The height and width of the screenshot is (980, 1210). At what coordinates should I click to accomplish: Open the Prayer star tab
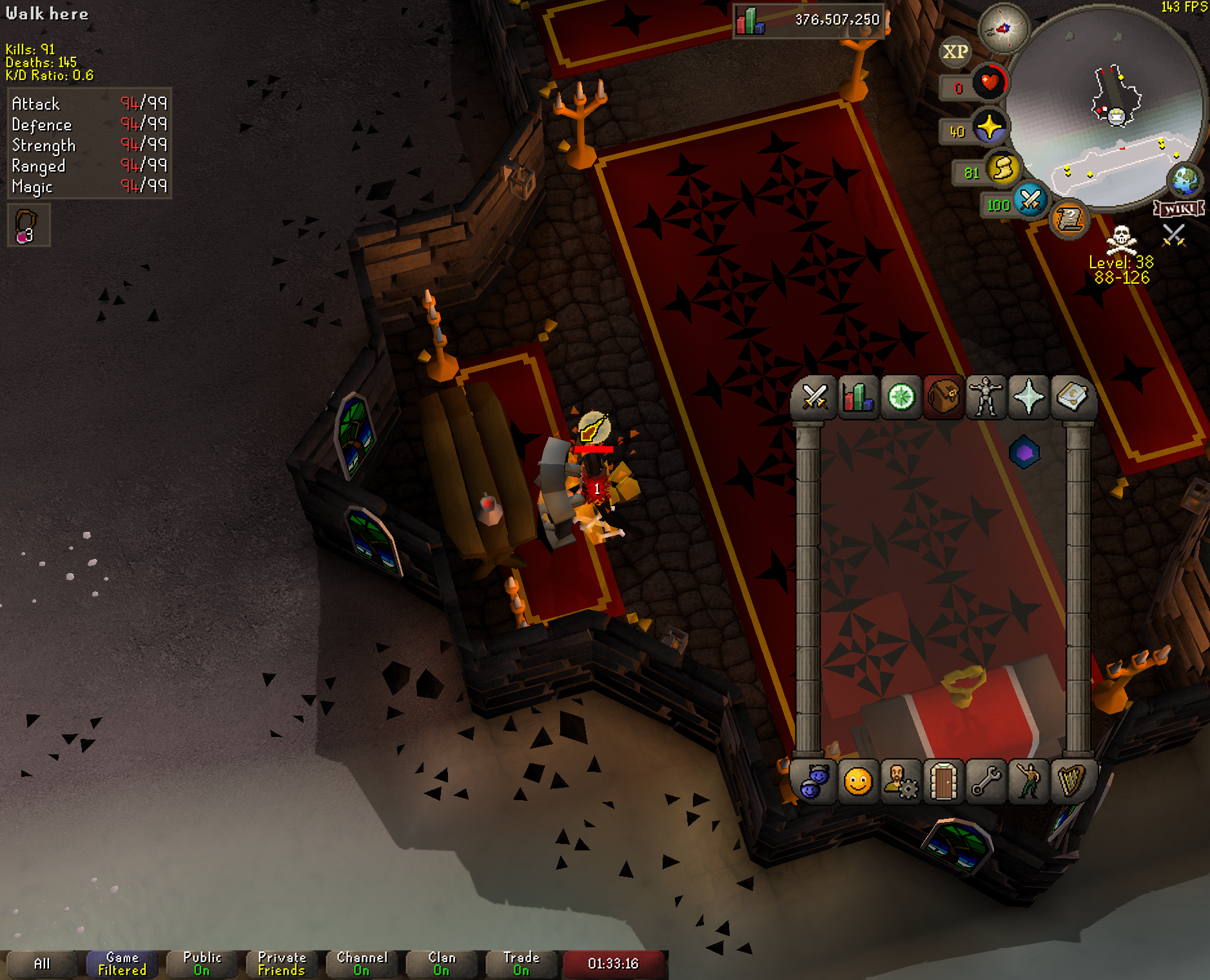click(x=1029, y=397)
